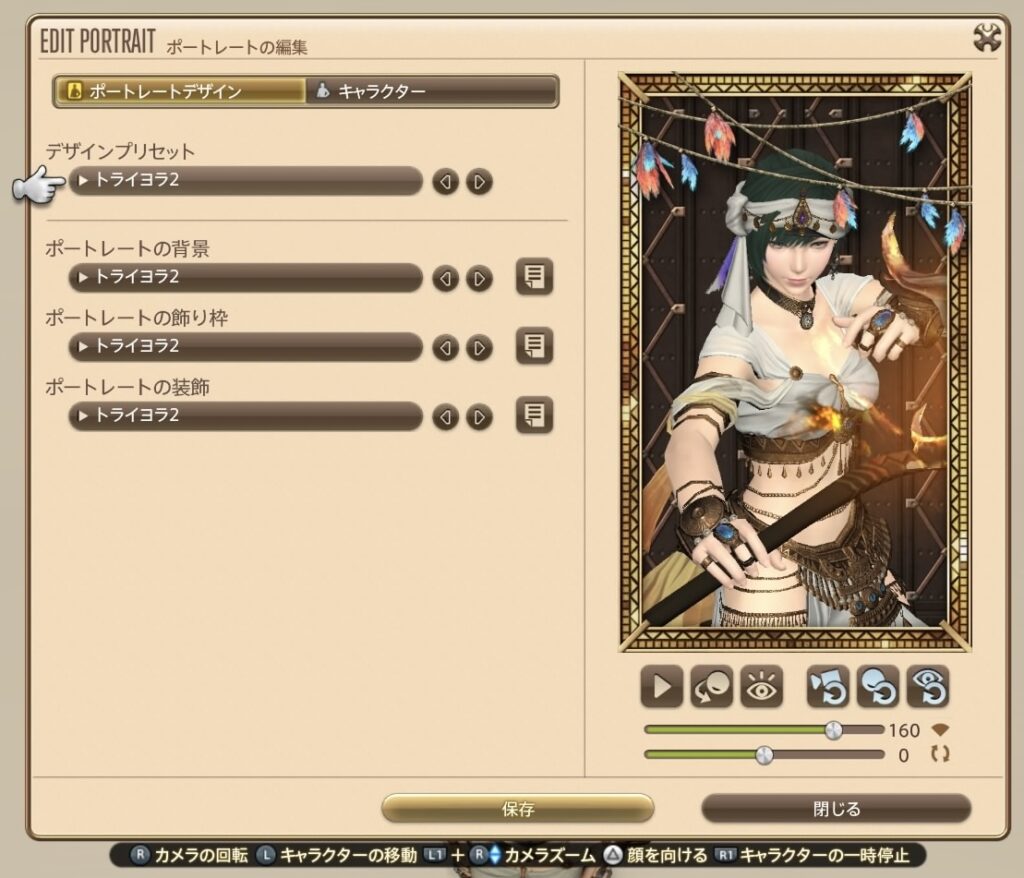
Task: Choose previous デザインプリセット with left arrow
Action: coord(446,182)
